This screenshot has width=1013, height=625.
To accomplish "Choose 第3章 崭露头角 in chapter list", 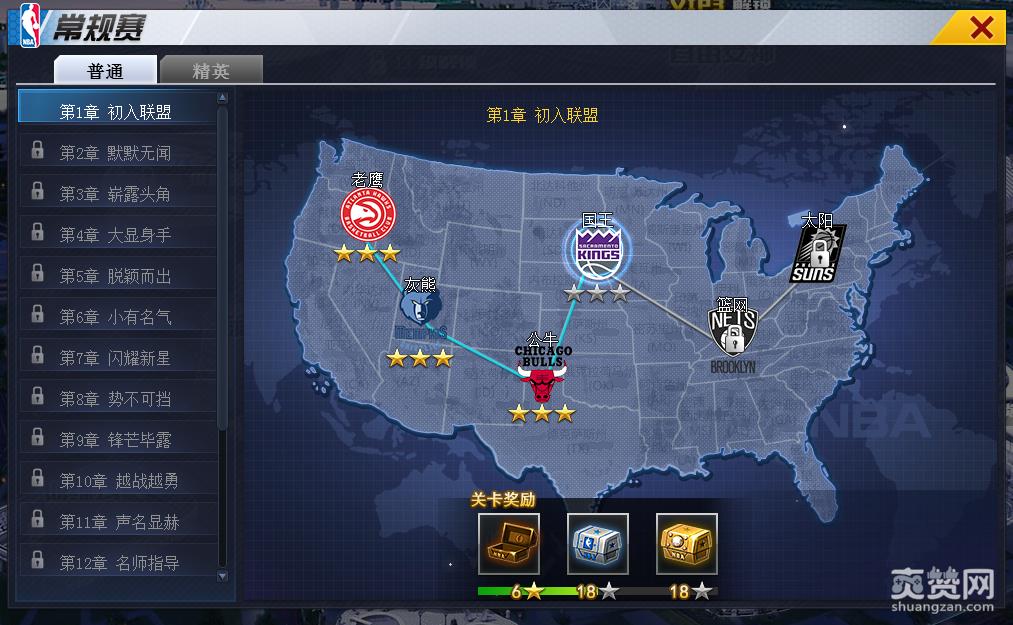I will pos(116,194).
